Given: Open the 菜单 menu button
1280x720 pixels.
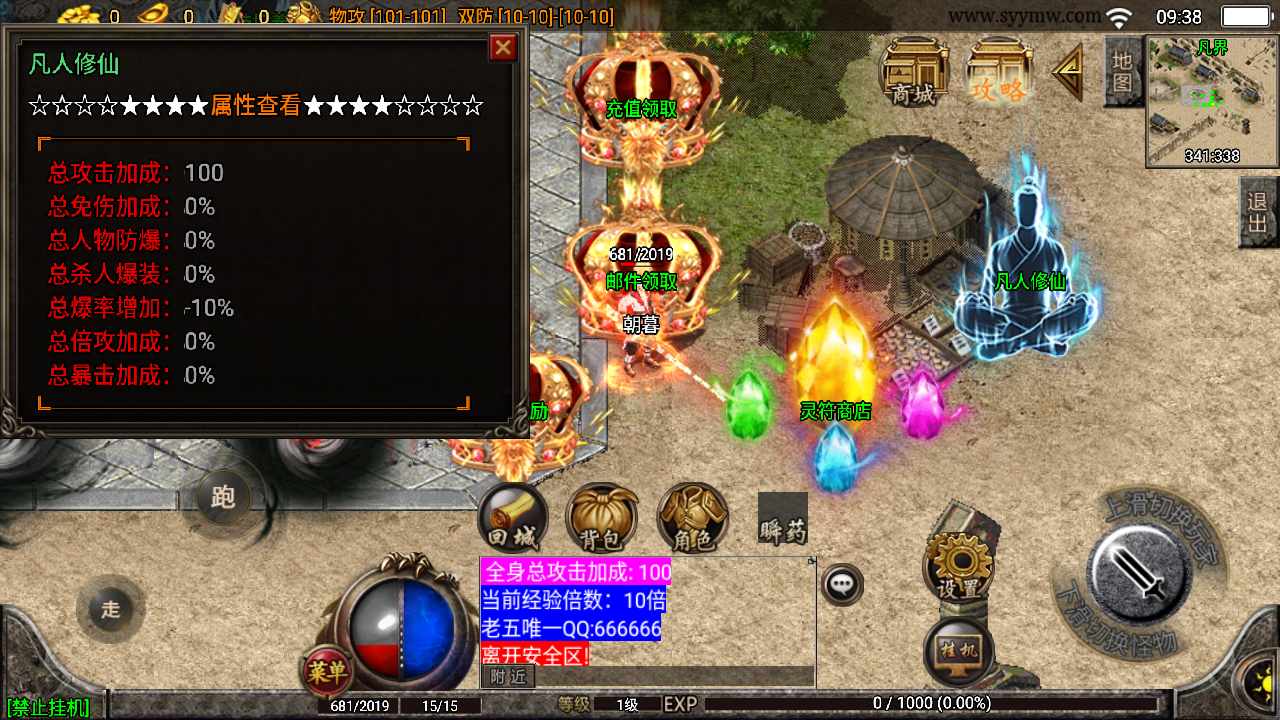Looking at the screenshot, I should [x=327, y=670].
